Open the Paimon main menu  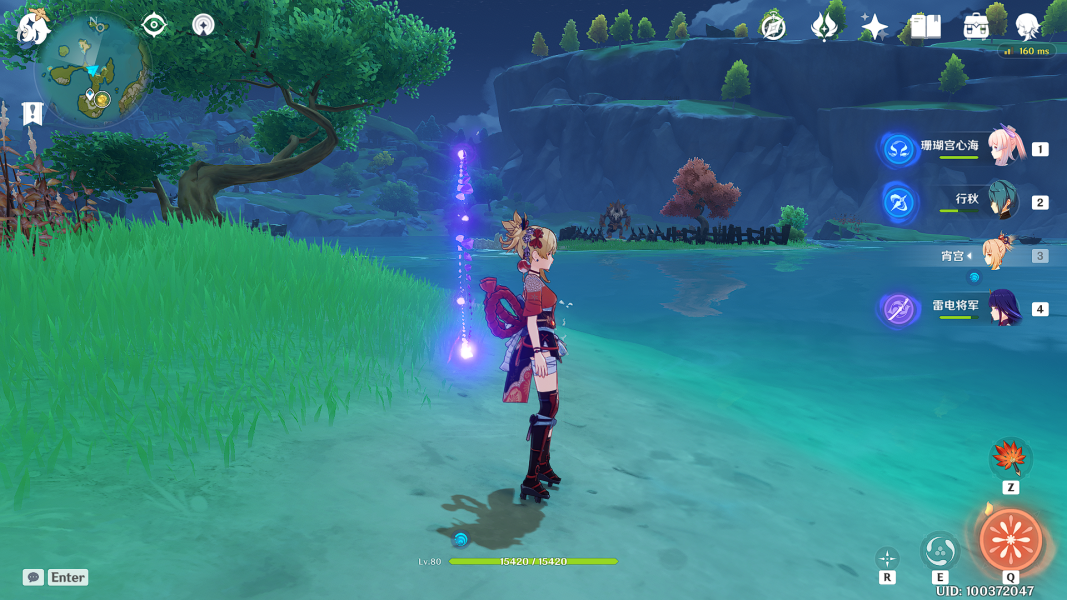(x=33, y=27)
